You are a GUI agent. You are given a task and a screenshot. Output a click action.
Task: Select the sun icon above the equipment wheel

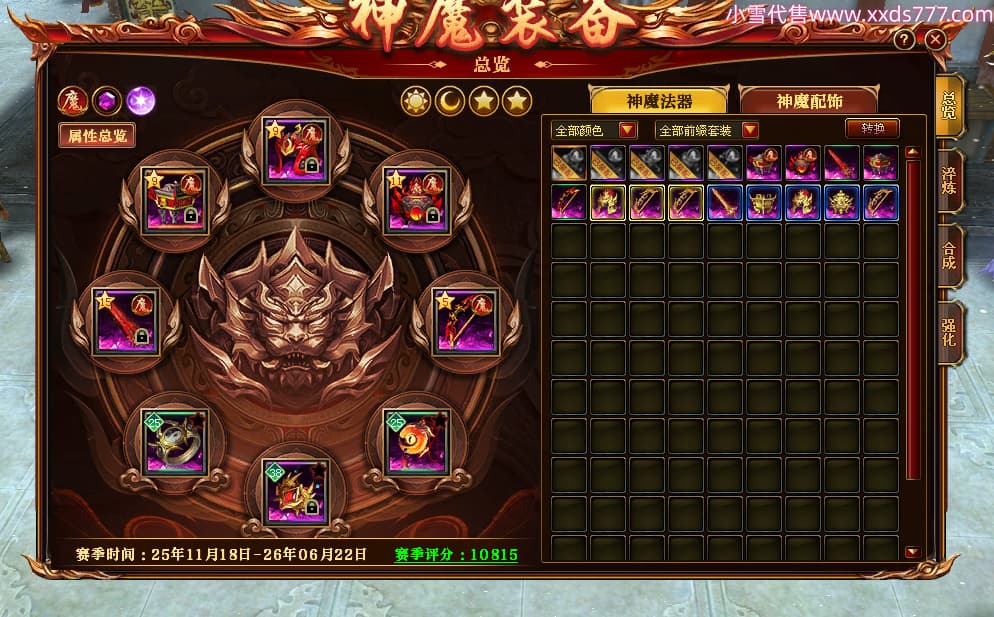pos(415,101)
